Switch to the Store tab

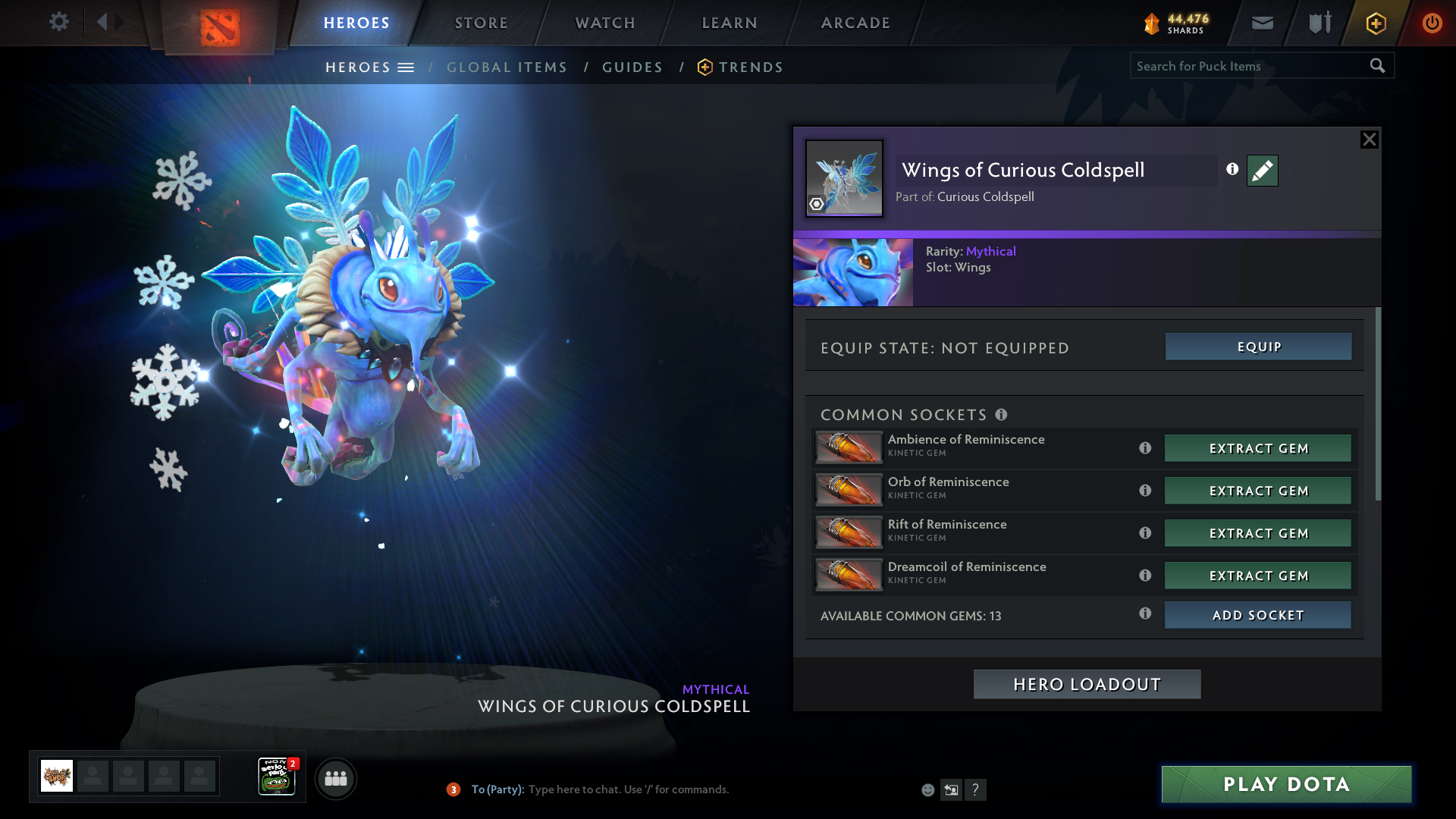click(482, 23)
